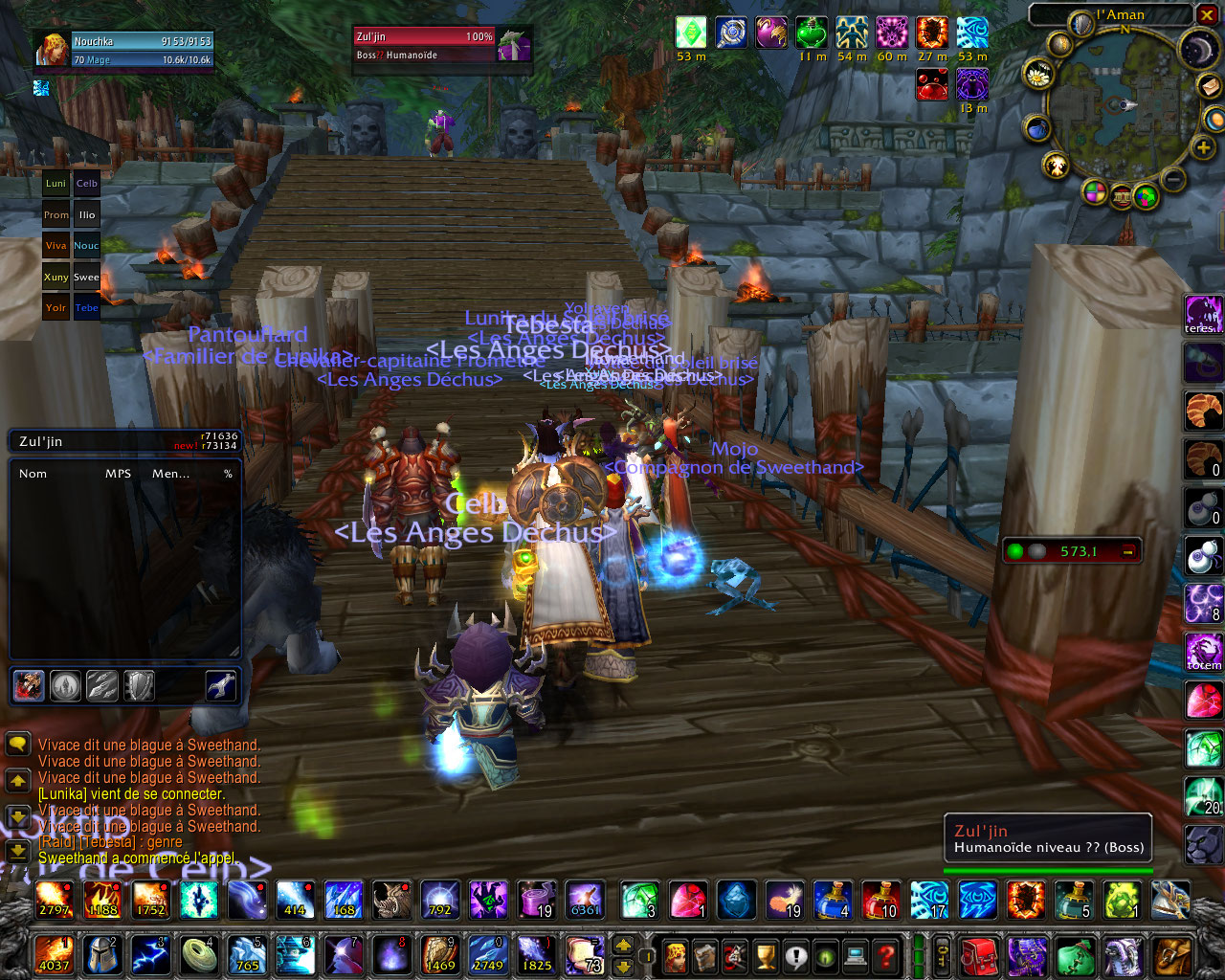
Task: Activate the lightning ability in slot 3
Action: click(150, 955)
